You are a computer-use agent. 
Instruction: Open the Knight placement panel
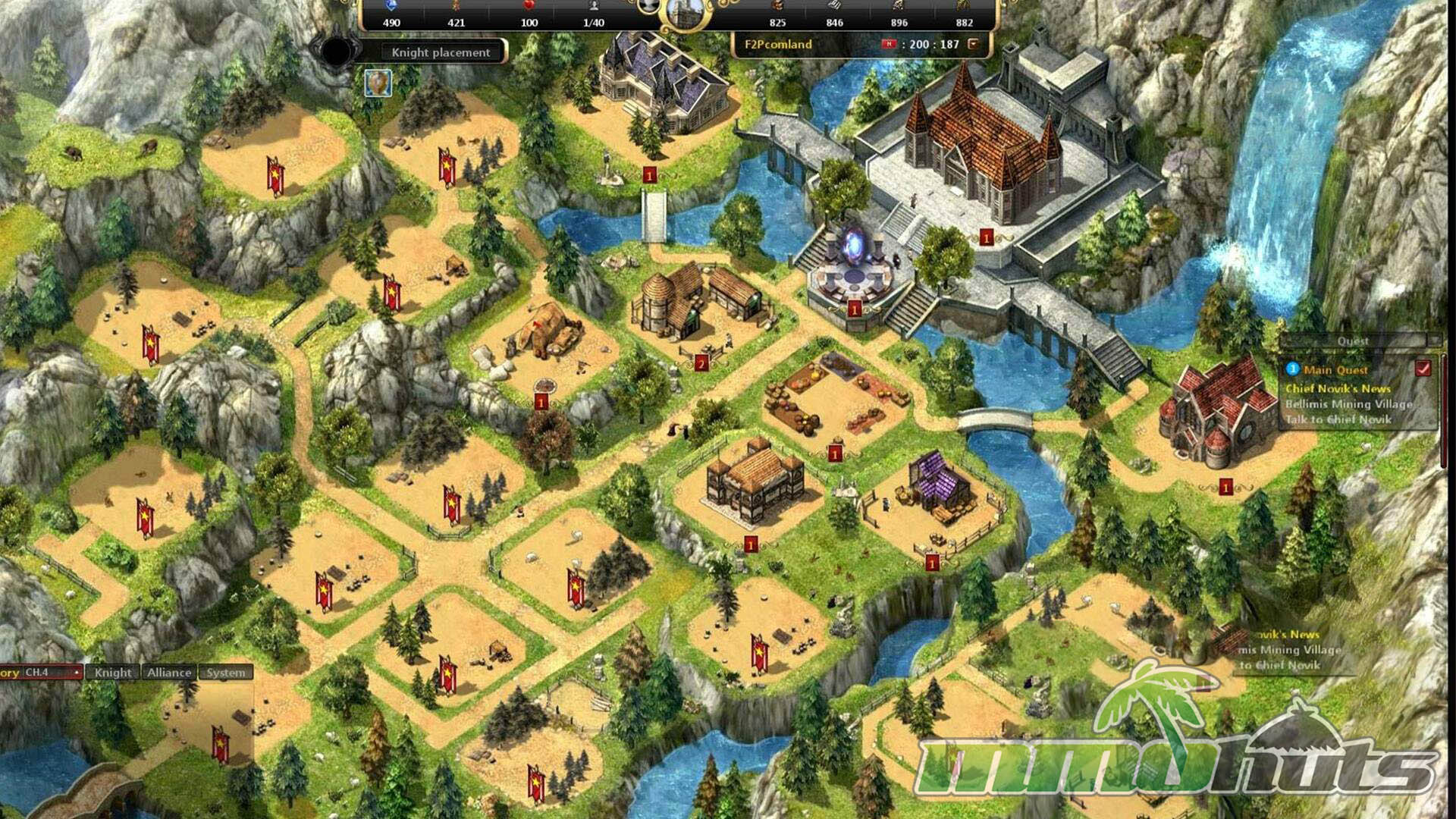point(441,52)
